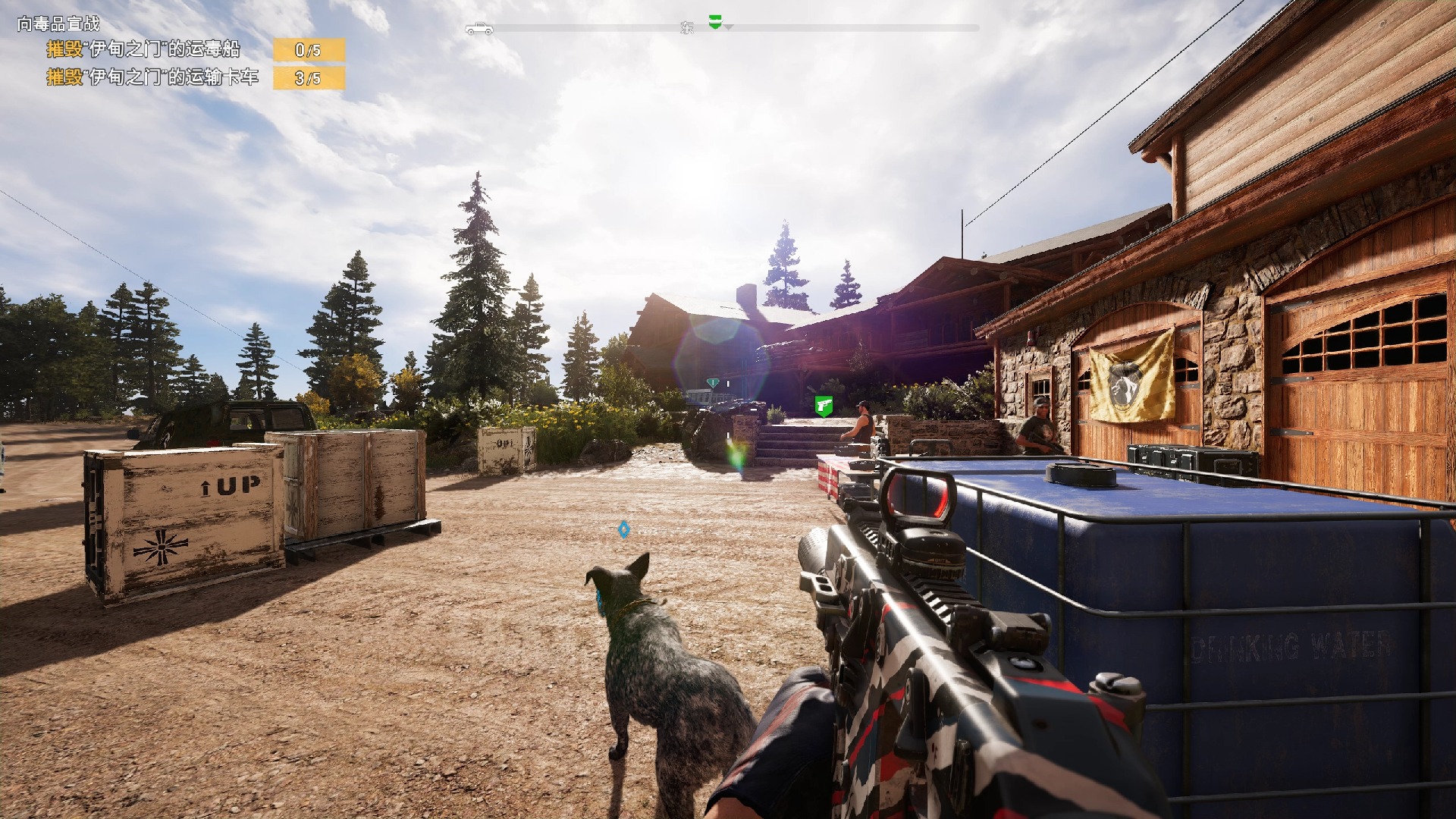This screenshot has height=819, width=1456.
Task: Click the 运输卡车 destroy objective
Action: [x=152, y=77]
